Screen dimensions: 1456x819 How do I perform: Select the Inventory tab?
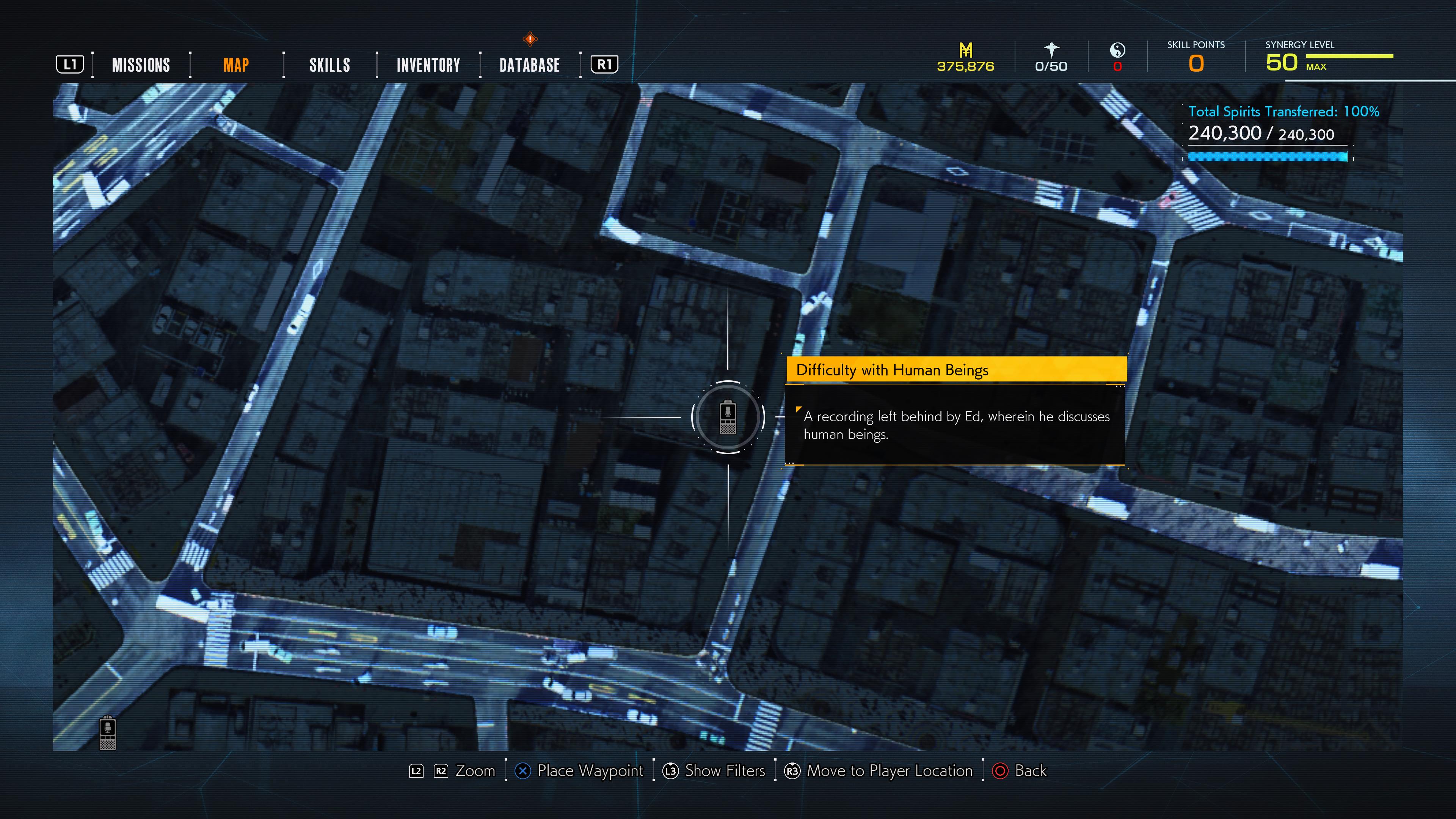[428, 65]
